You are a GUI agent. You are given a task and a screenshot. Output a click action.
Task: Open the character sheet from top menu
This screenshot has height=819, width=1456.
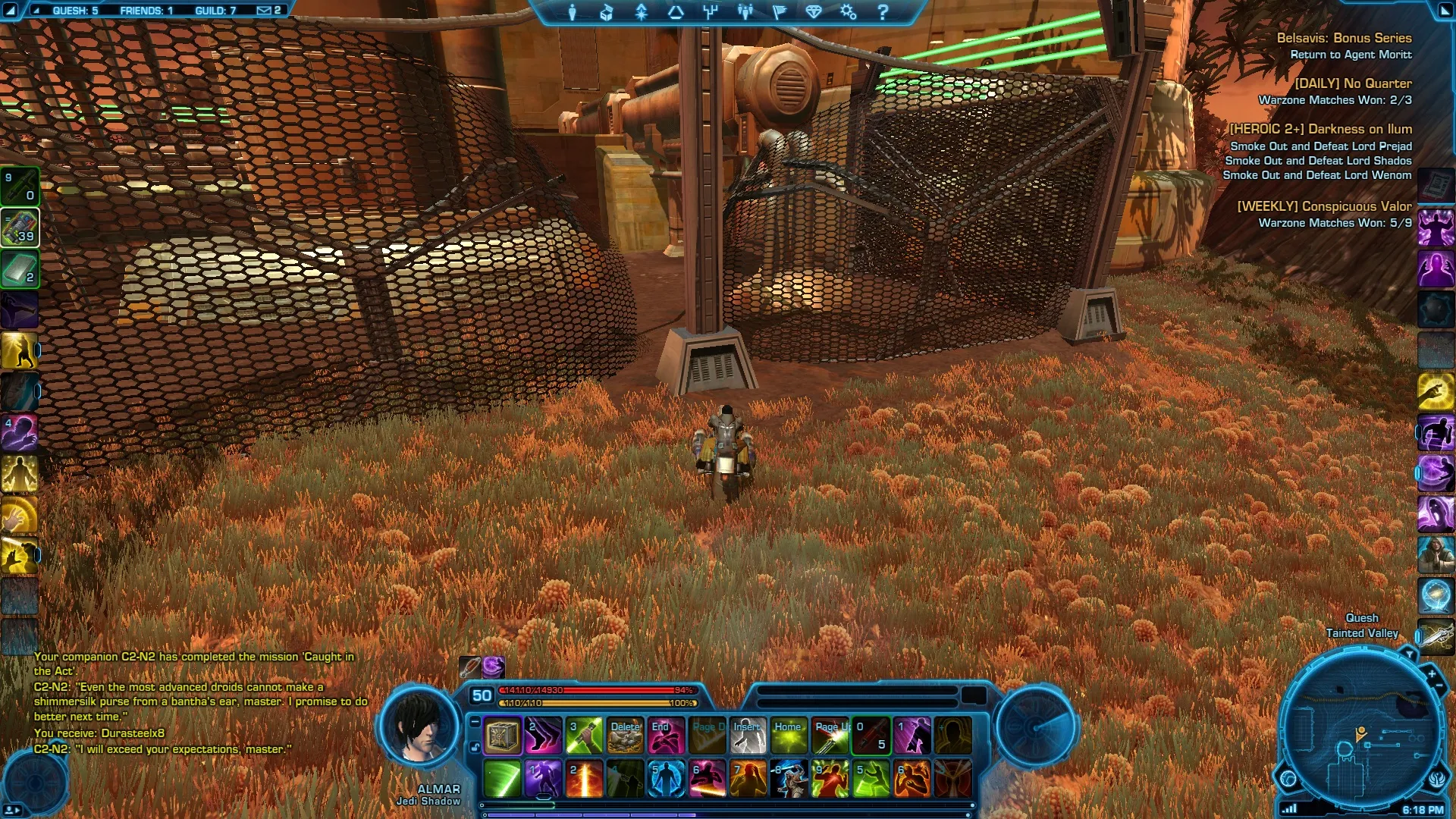click(573, 12)
